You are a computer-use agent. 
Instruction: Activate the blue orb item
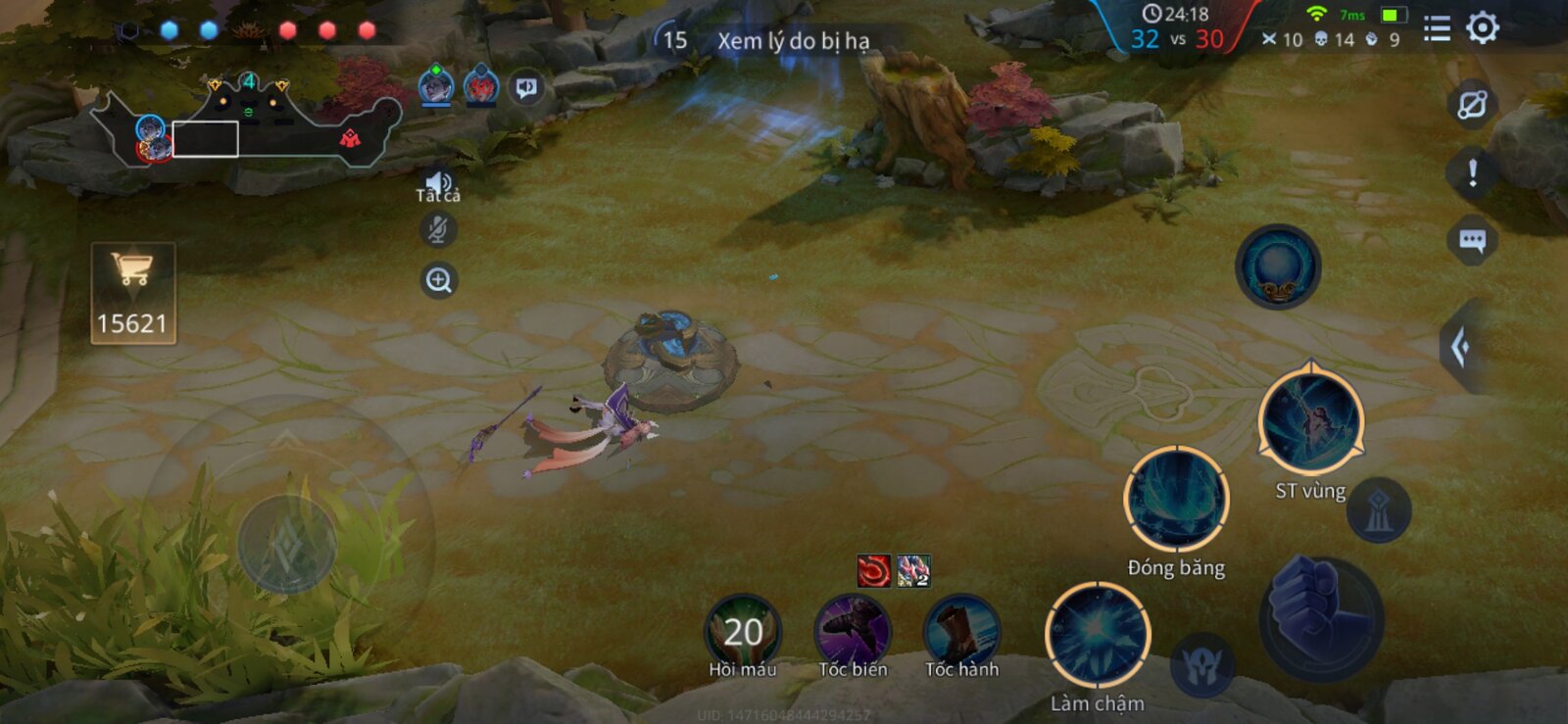pyautogui.click(x=1278, y=266)
